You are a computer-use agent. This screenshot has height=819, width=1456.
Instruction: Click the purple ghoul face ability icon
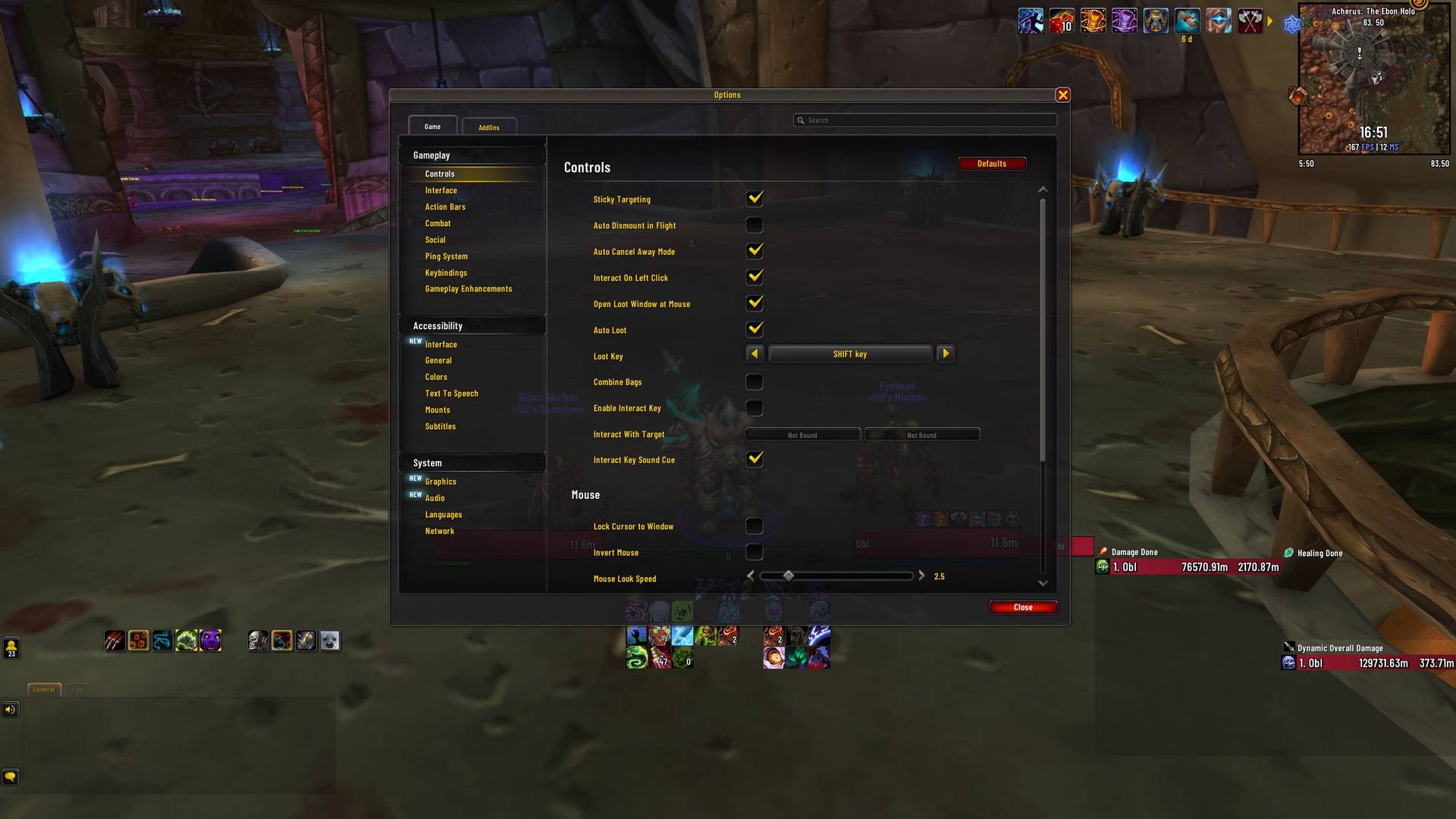(x=210, y=641)
